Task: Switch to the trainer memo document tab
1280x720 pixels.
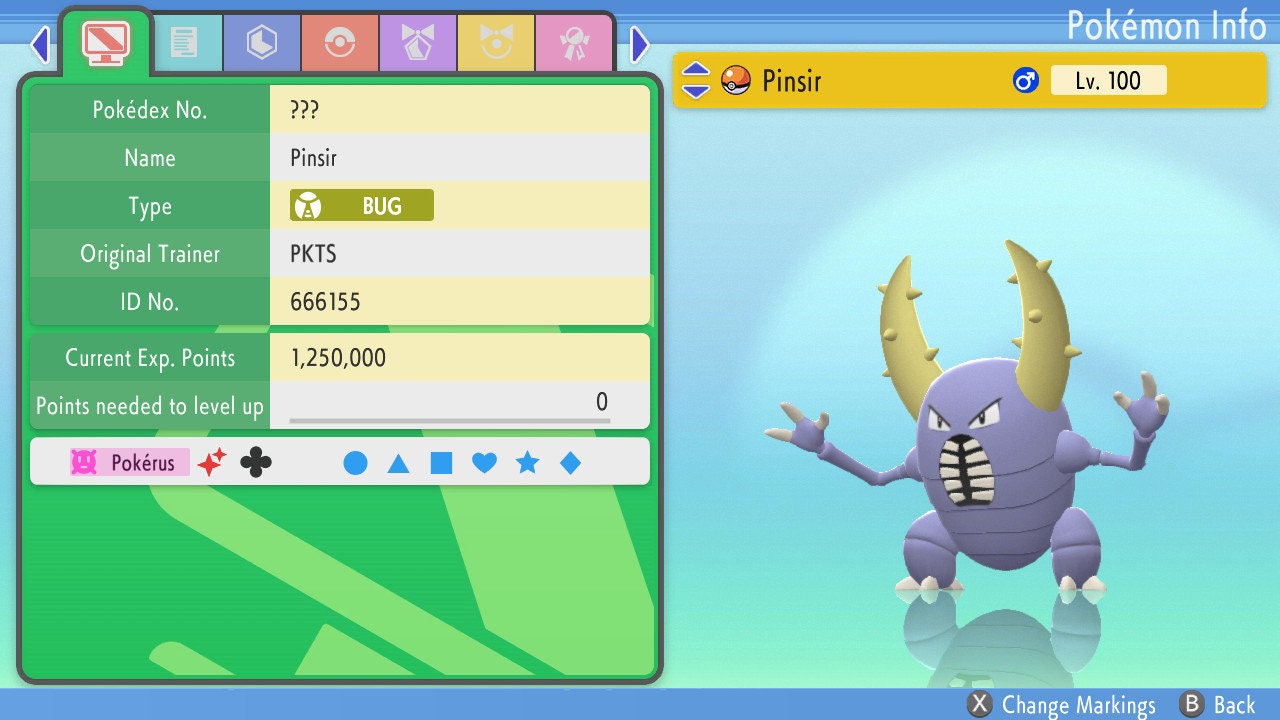Action: [184, 43]
